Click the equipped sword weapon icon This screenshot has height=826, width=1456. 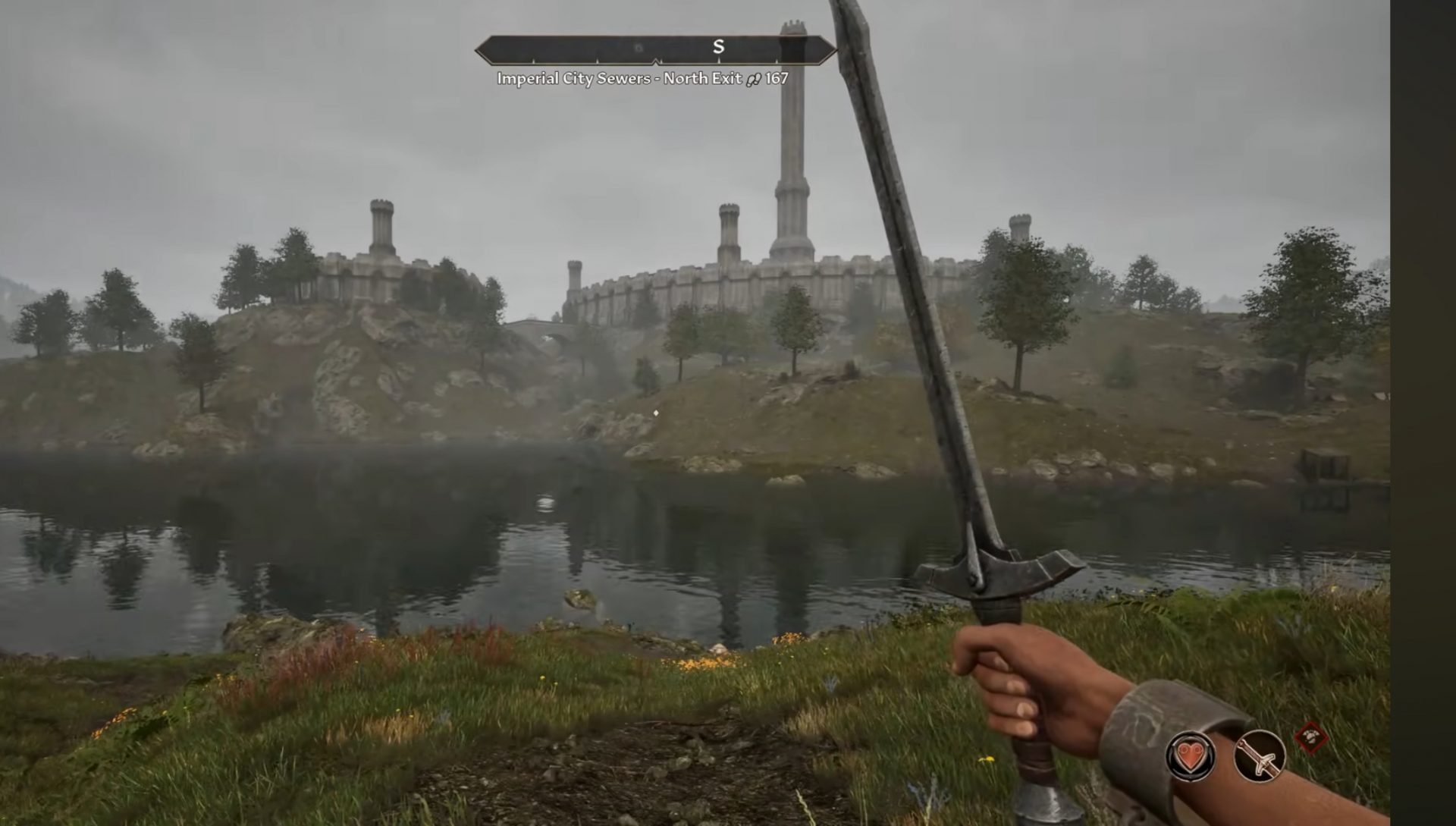[1260, 755]
